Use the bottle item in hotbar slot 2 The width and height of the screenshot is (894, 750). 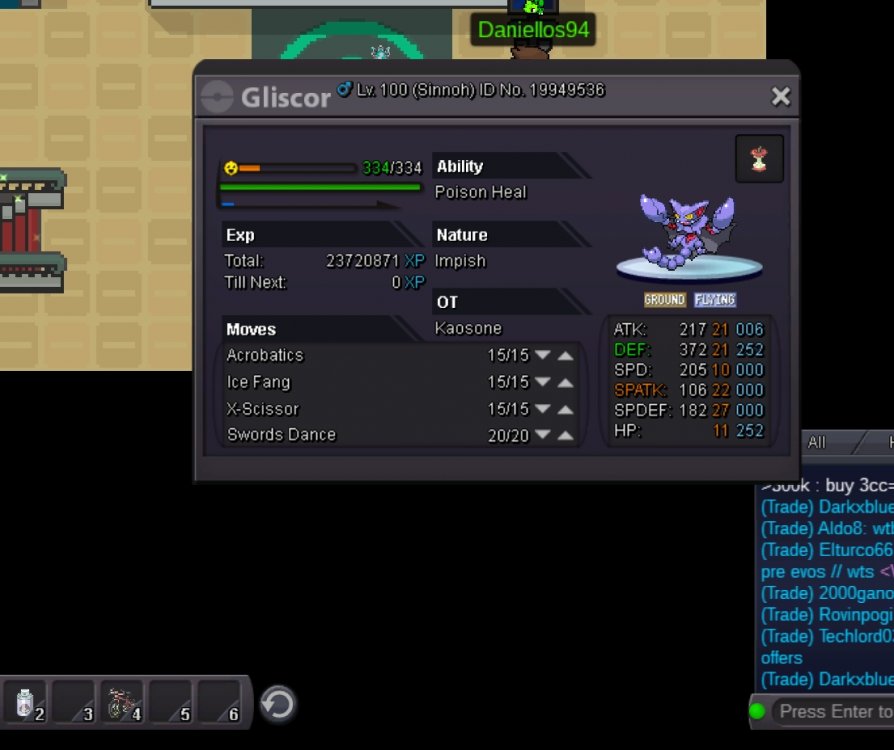click(x=27, y=703)
